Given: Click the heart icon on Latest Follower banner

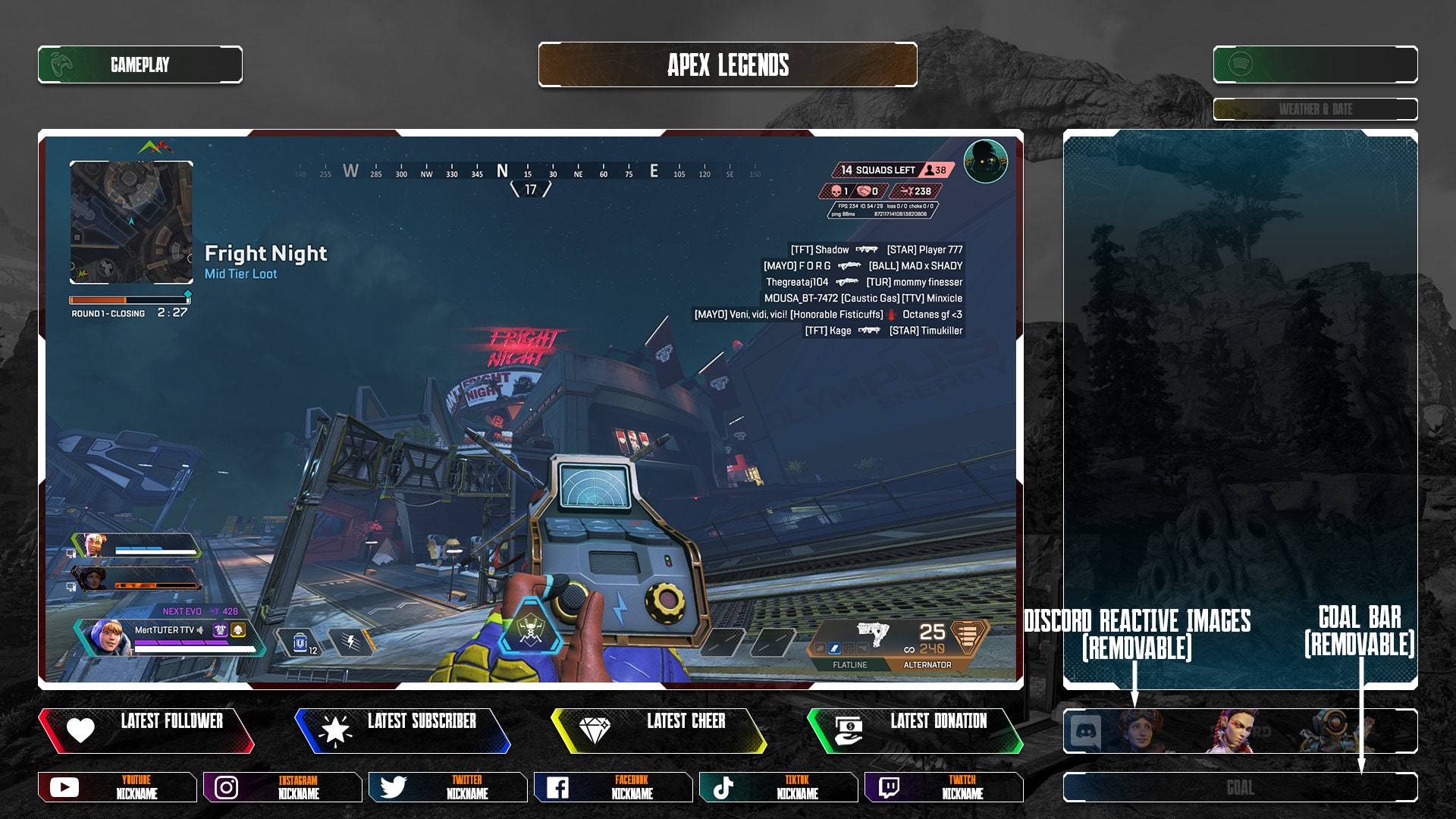Looking at the screenshot, I should 79,730.
